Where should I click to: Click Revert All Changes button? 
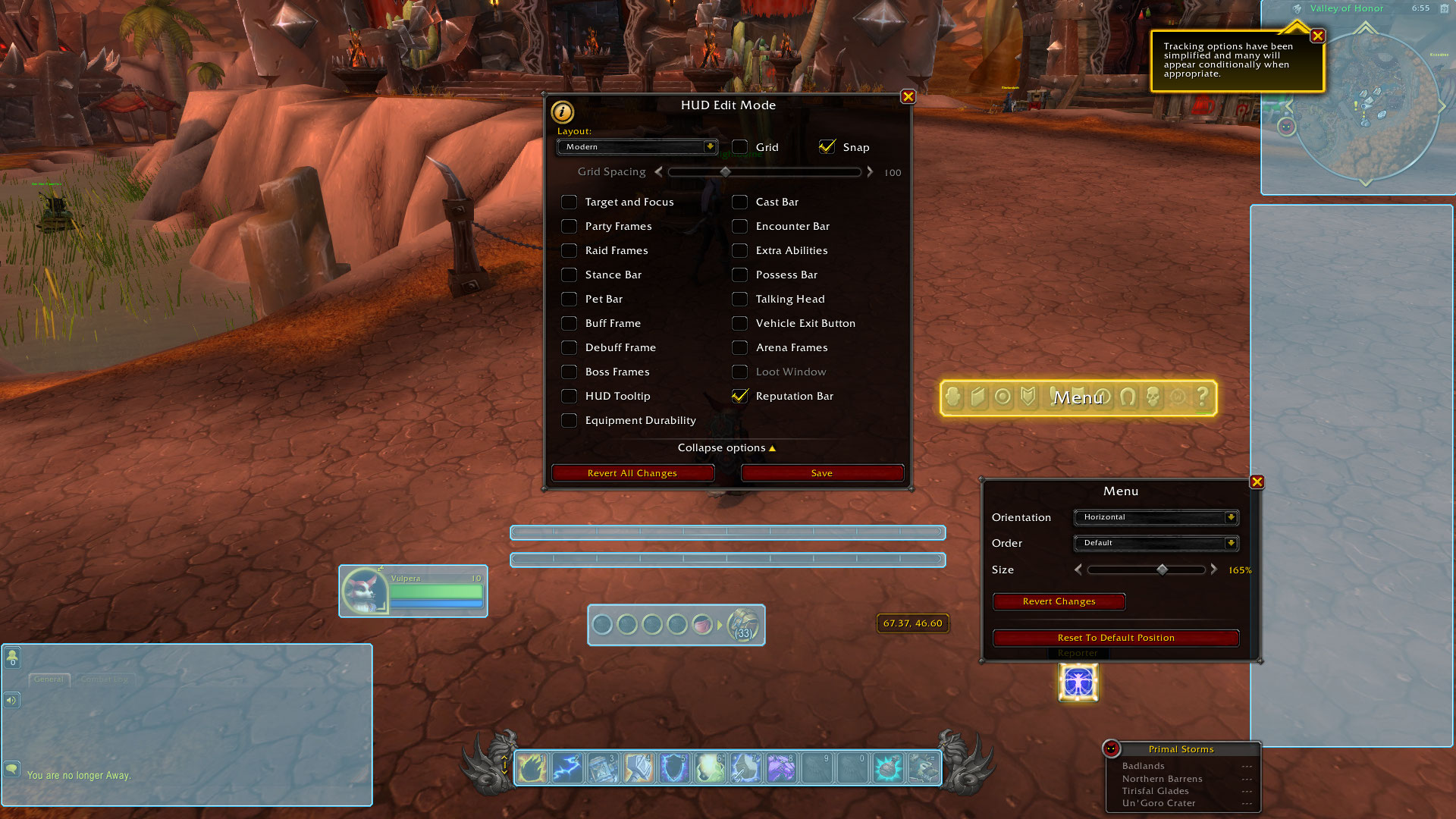point(632,473)
